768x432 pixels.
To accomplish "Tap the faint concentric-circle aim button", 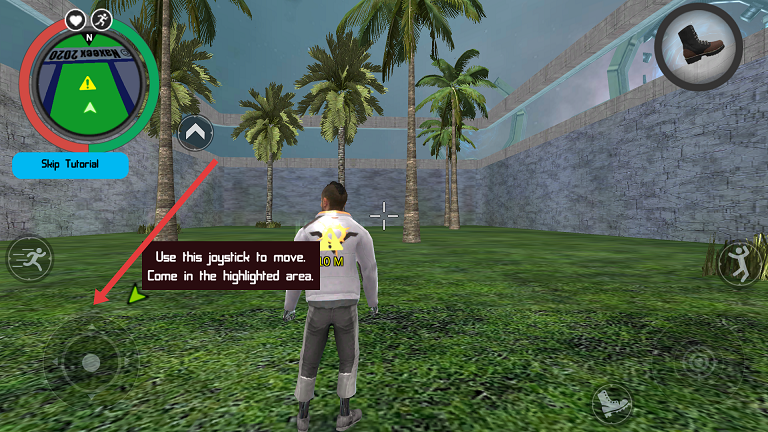I will point(698,362).
